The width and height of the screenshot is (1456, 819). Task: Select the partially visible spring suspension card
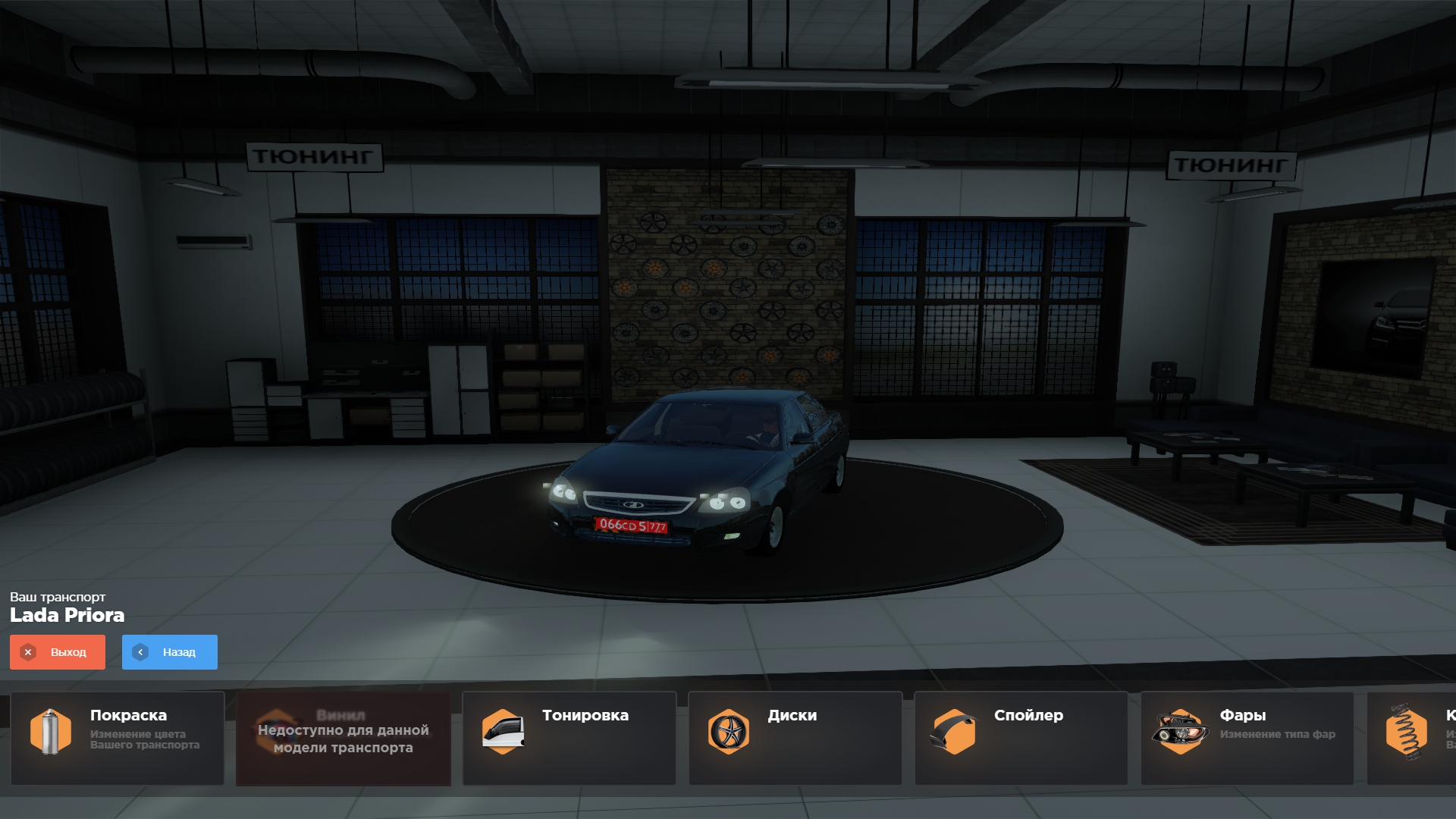point(1412,738)
